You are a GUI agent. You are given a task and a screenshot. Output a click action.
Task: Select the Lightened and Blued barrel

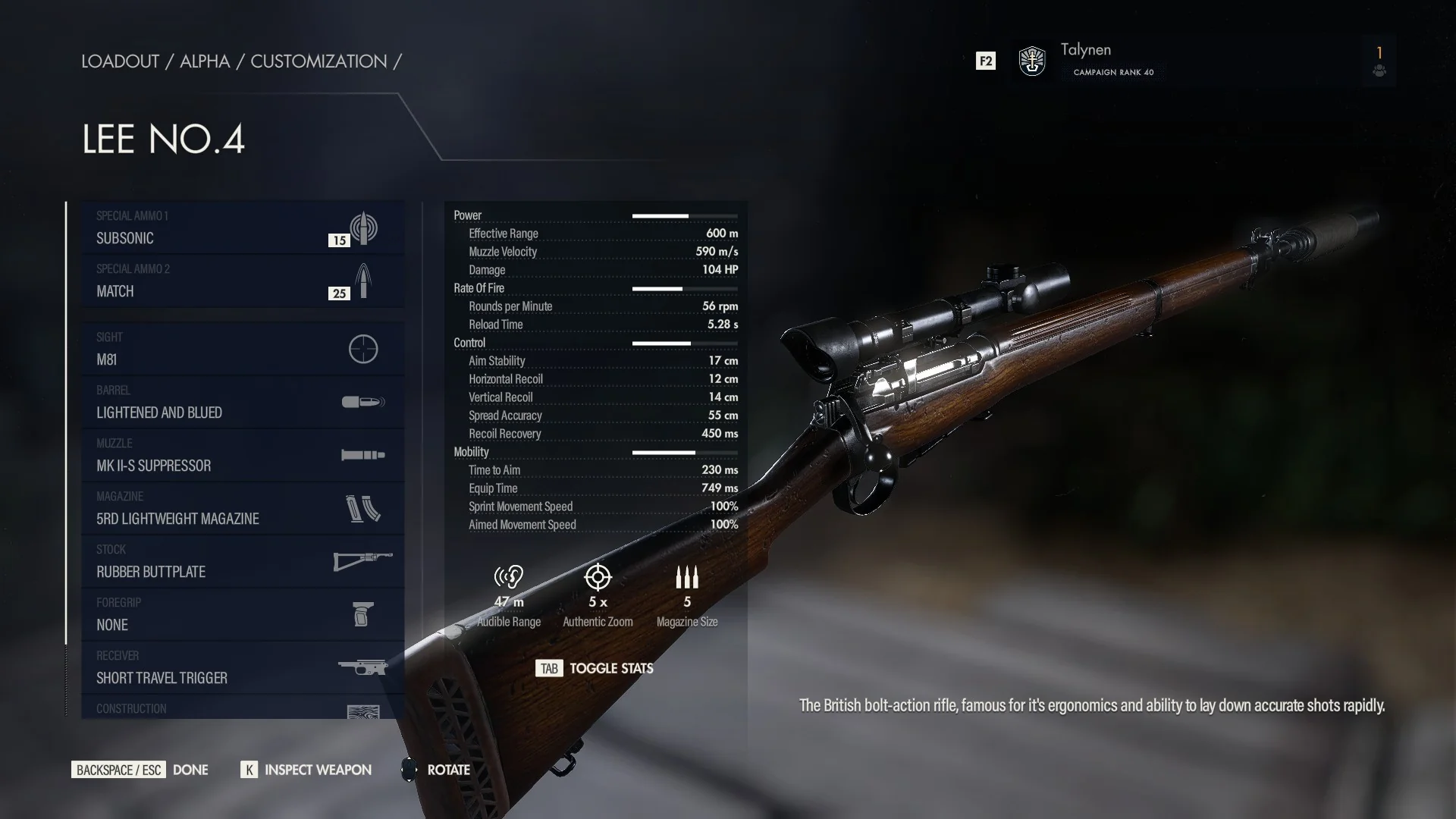[242, 403]
